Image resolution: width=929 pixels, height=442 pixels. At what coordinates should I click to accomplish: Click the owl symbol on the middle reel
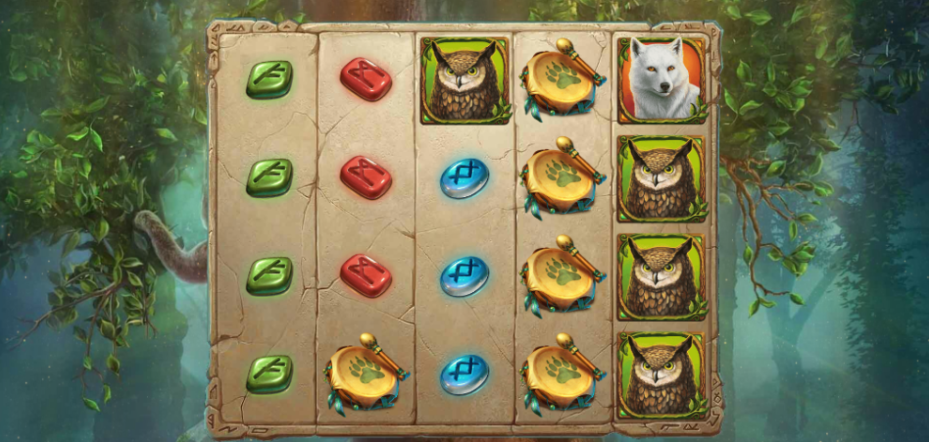point(465,81)
